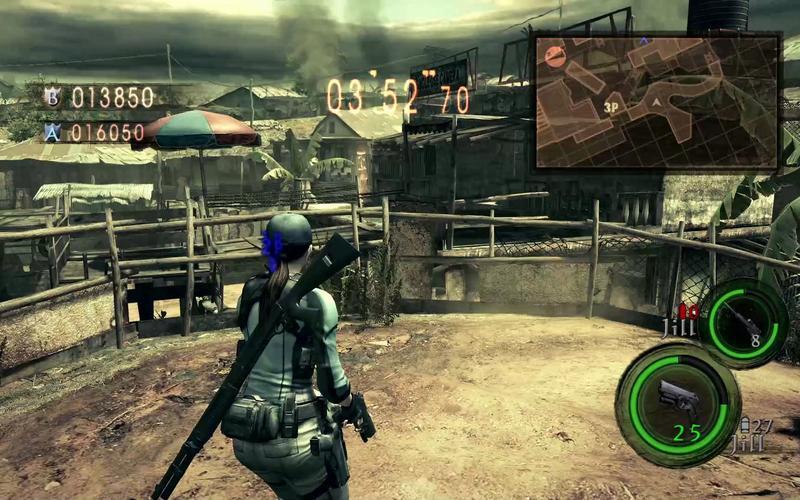
Task: Select the rifle weapon gauge
Action: 743,321
